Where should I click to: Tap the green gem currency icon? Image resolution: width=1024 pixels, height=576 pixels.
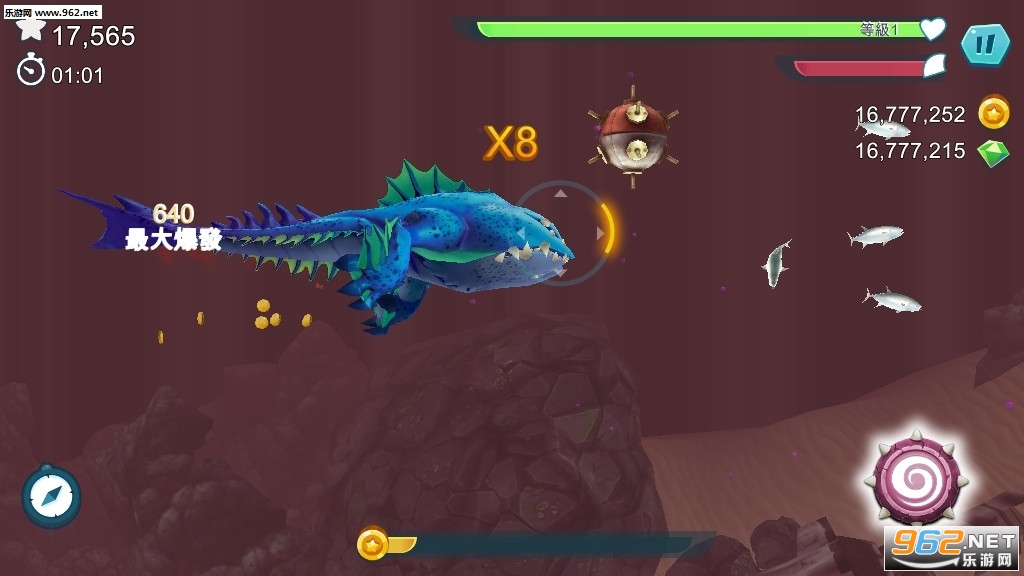click(x=993, y=152)
